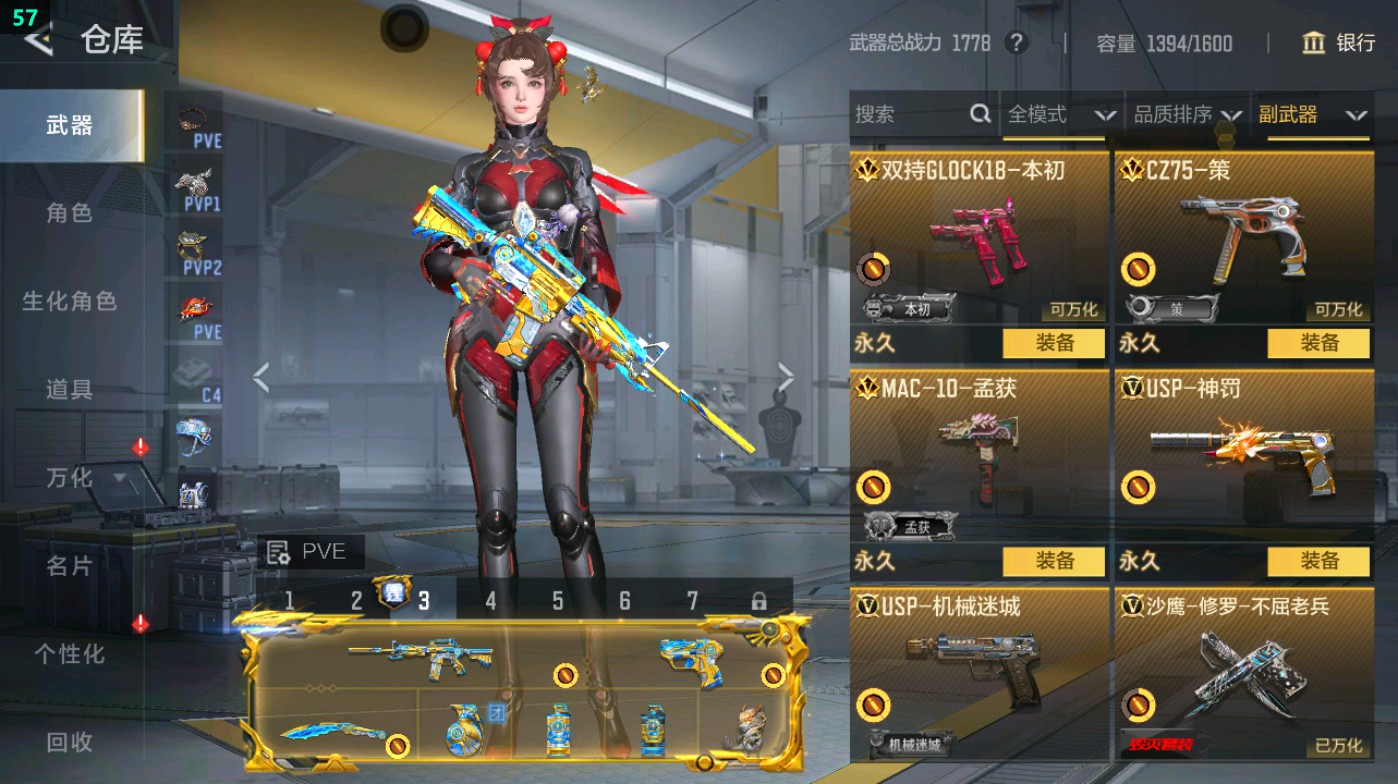This screenshot has width=1398, height=784.
Task: Open the 回收 section
Action: [69, 741]
